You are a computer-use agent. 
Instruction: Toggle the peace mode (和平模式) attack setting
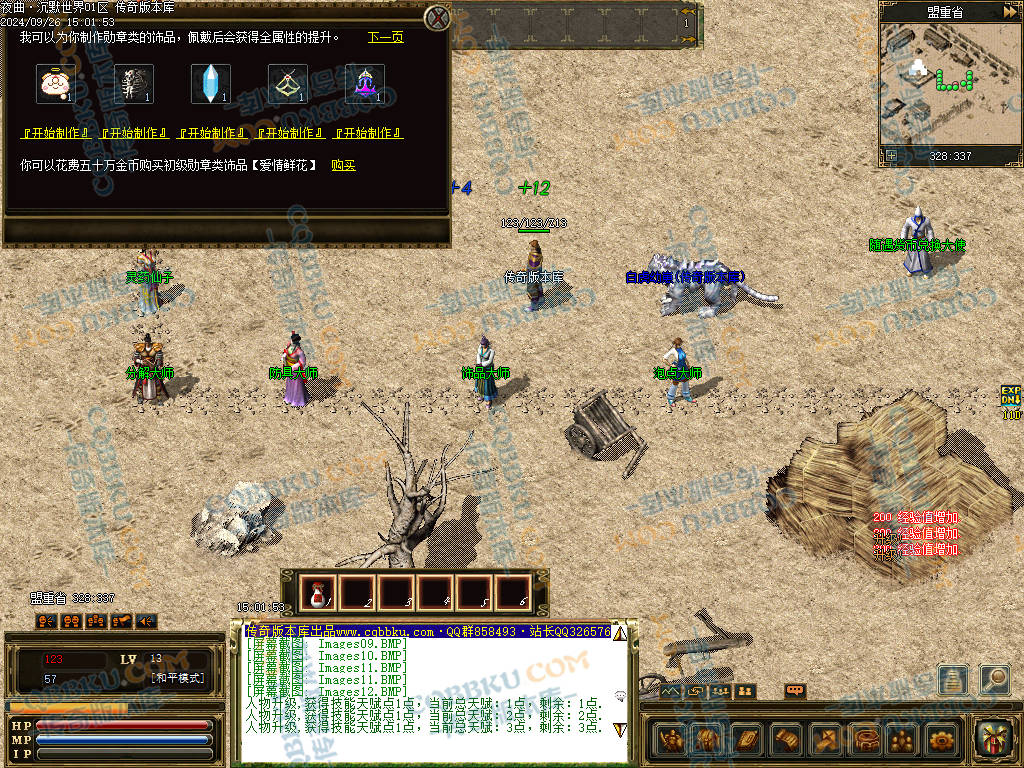pos(177,678)
